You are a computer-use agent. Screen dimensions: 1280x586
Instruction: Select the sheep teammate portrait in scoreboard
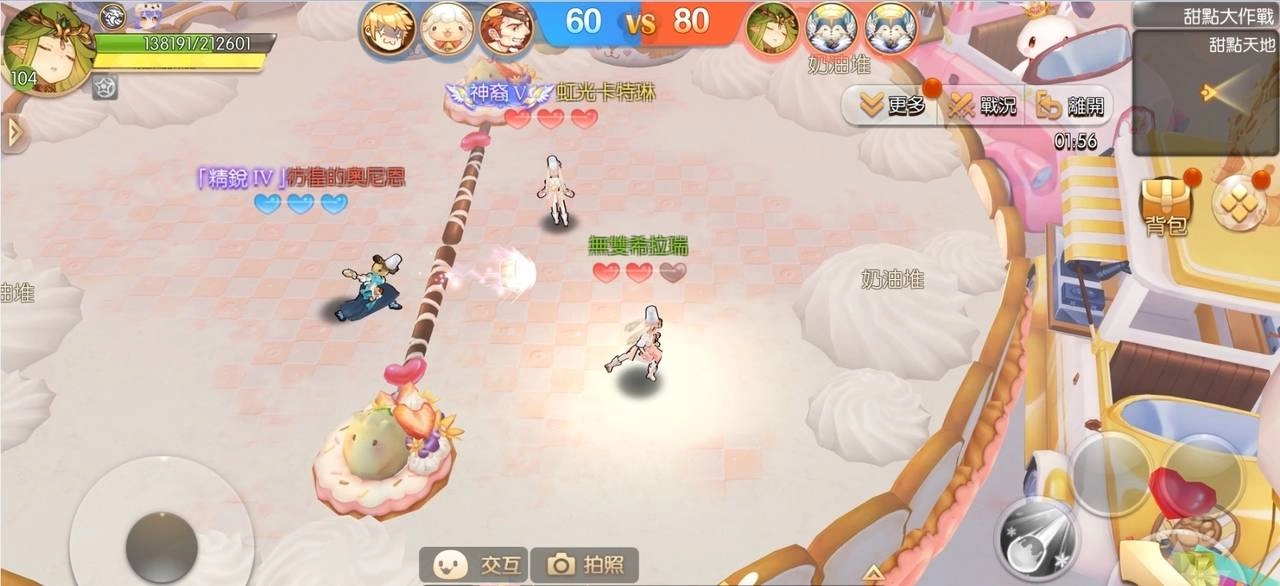pos(447,30)
